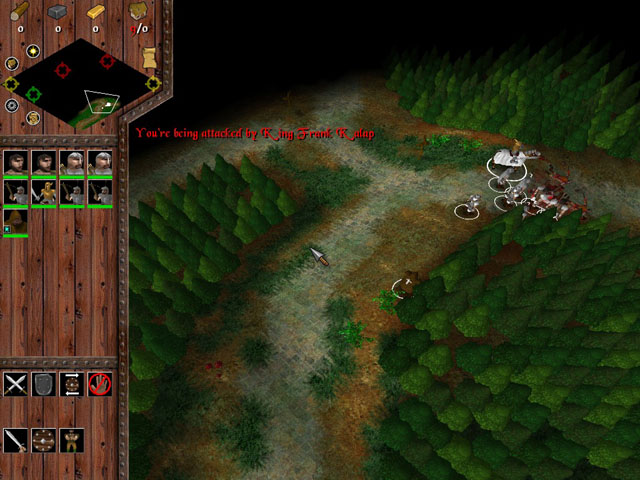Click the muscular warrior figure icon
640x480 pixels.
[71, 440]
